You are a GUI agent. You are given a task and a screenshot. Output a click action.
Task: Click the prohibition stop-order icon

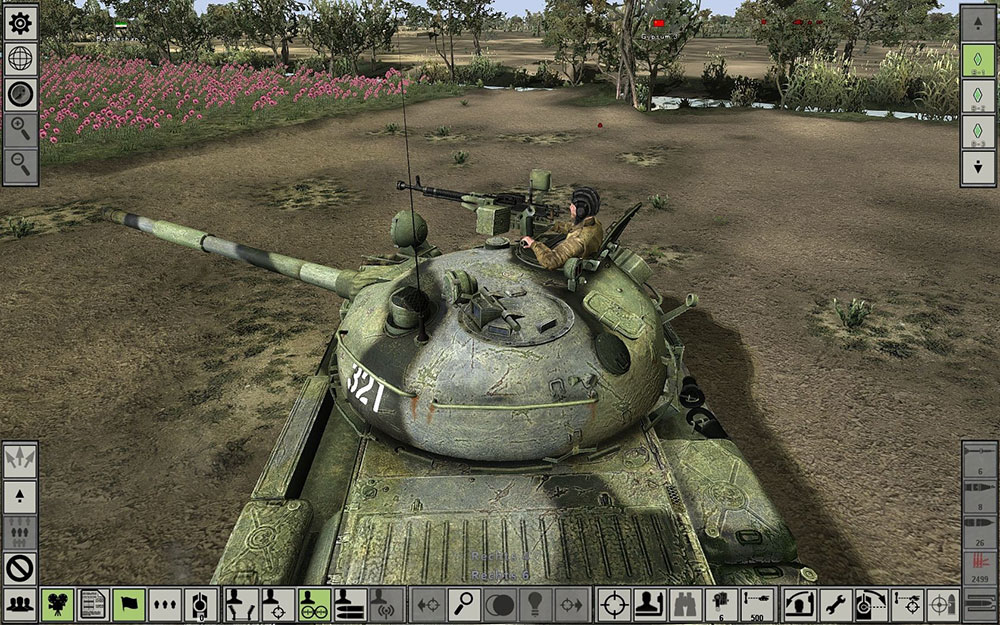tap(21, 568)
